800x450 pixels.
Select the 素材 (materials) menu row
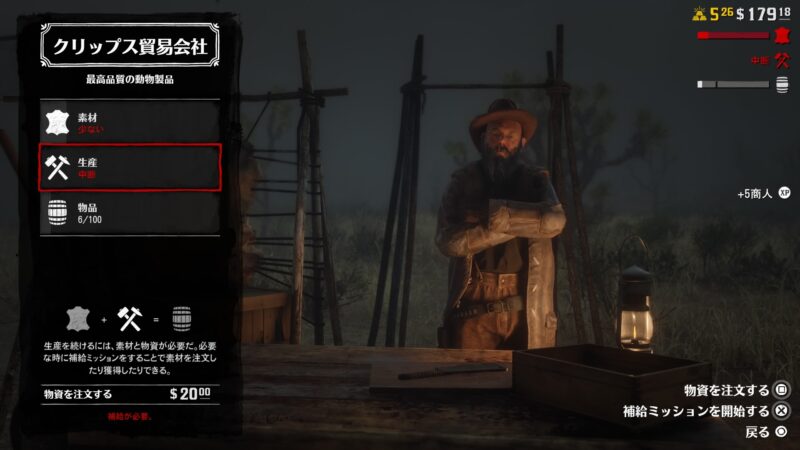129,122
